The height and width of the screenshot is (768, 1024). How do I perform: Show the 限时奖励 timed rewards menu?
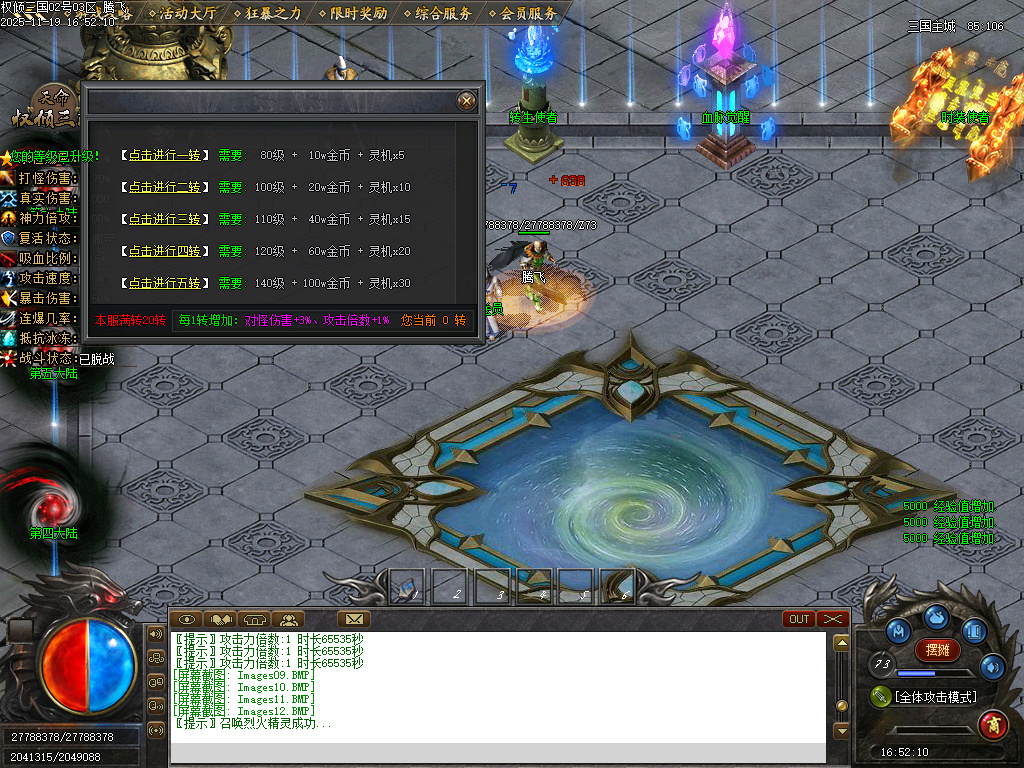pos(358,13)
